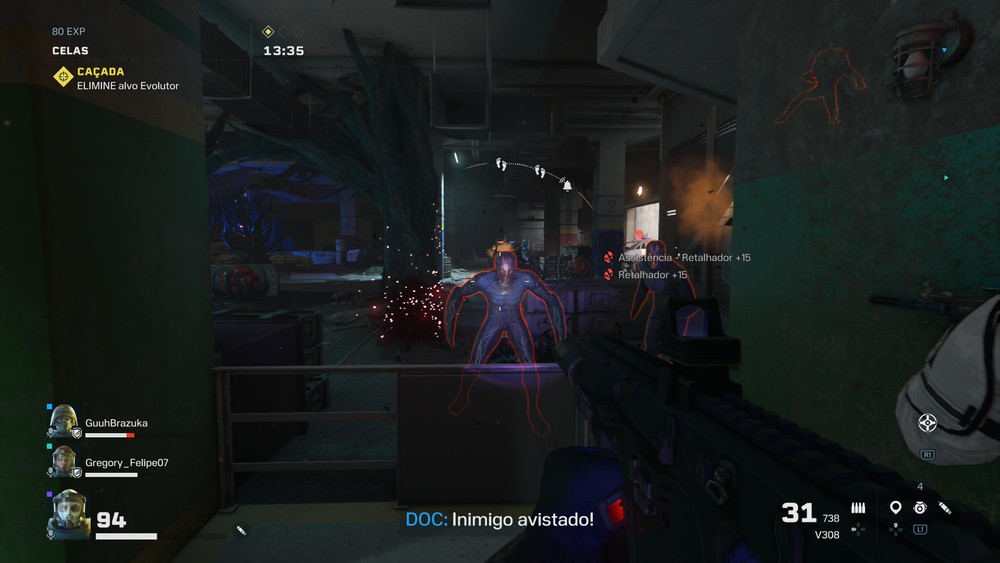Click the active yellow objective stage diamond

click(268, 32)
